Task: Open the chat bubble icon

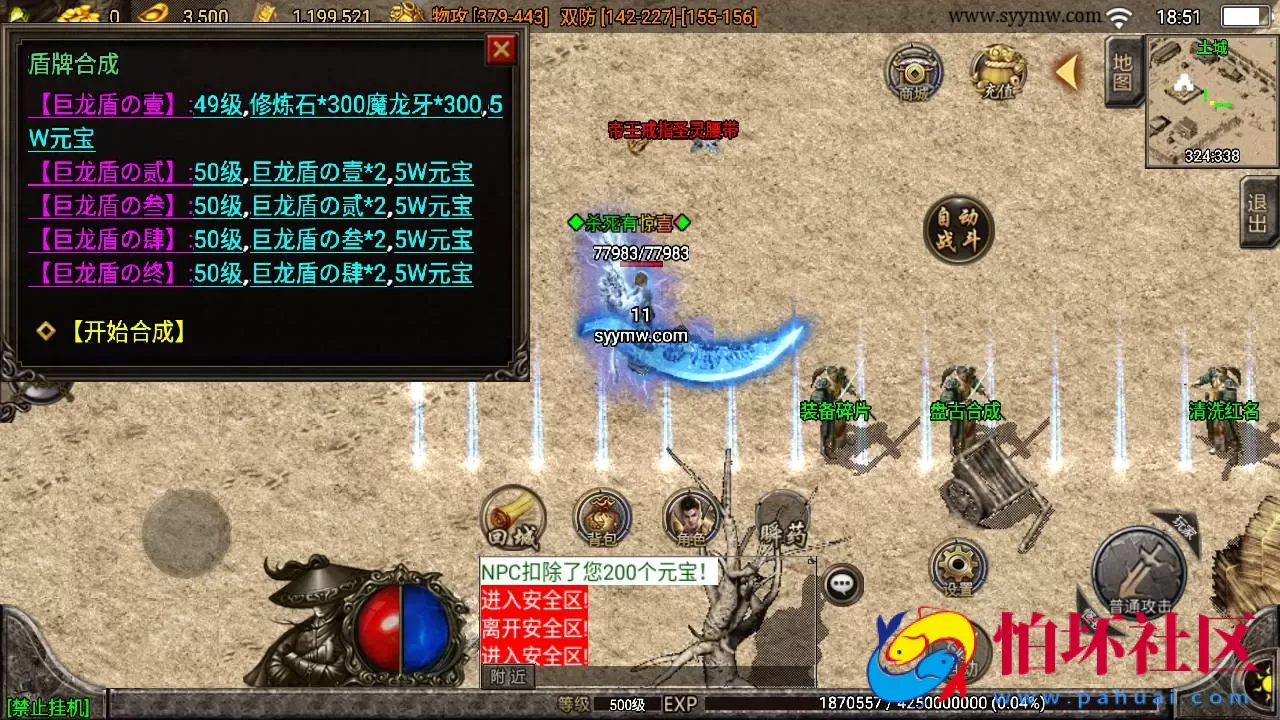Action: coord(843,583)
